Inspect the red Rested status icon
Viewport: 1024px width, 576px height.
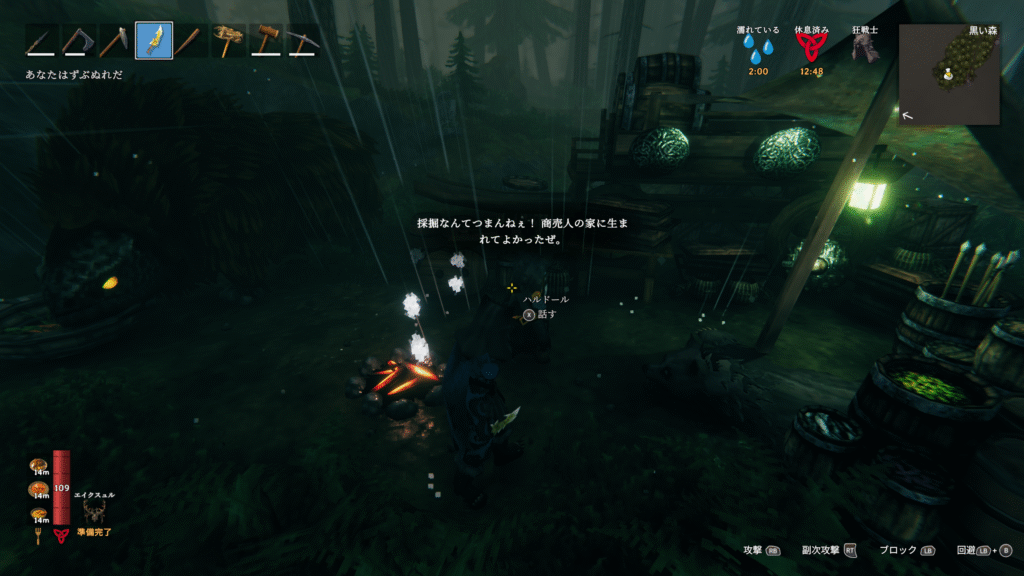(811, 50)
